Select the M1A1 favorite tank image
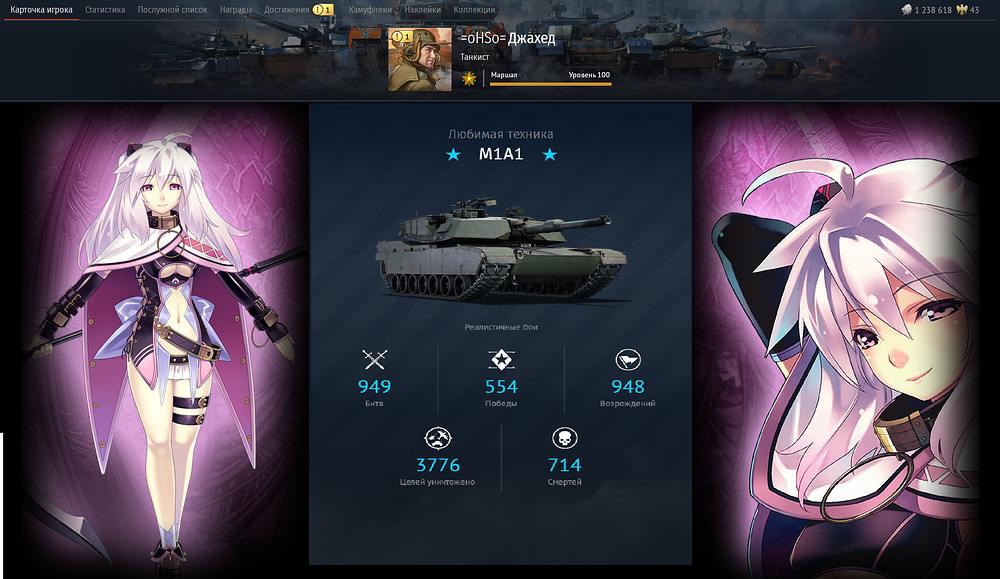Viewport: 1000px width, 579px height. click(500, 250)
